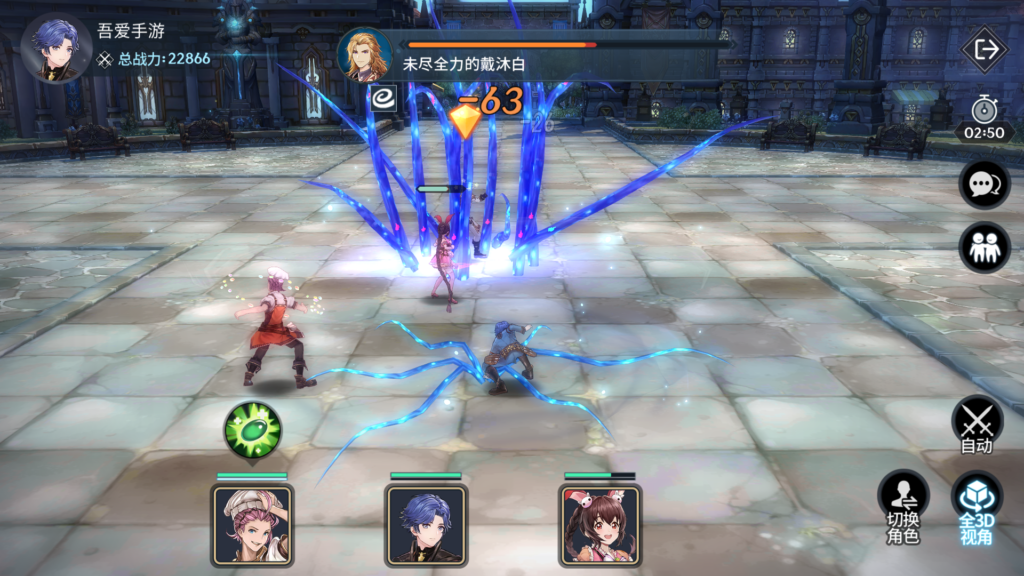Click the enemy boss 戴沐白 portrait
Screen dimensions: 1024x576
(365, 55)
